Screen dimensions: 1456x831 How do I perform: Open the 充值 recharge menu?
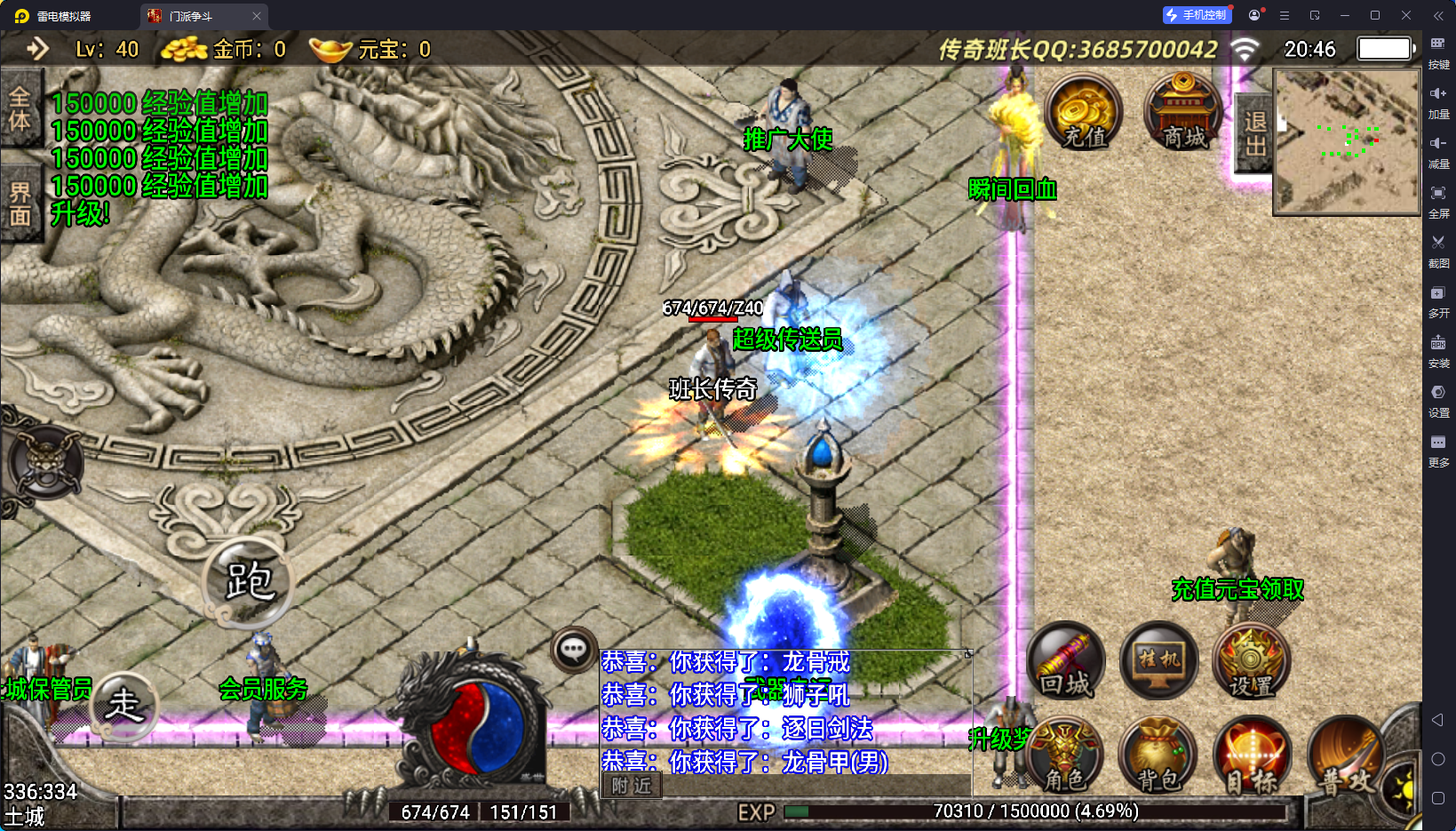pos(1084,113)
